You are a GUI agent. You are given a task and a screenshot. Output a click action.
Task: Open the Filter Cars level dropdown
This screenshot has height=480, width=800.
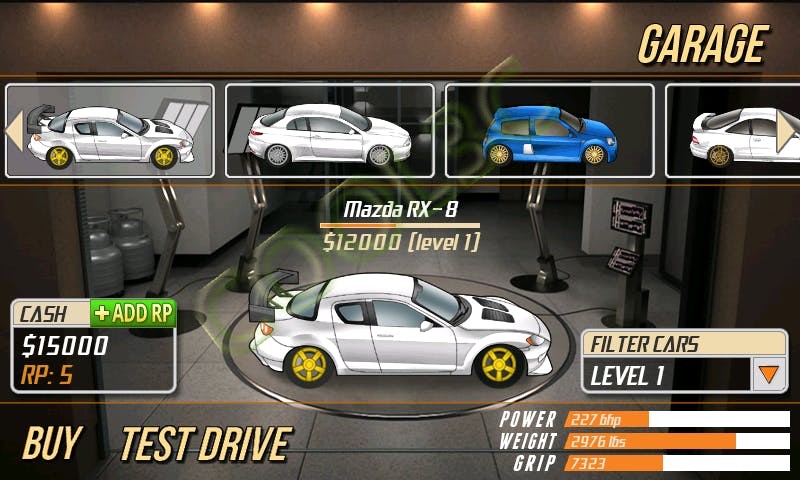click(767, 375)
